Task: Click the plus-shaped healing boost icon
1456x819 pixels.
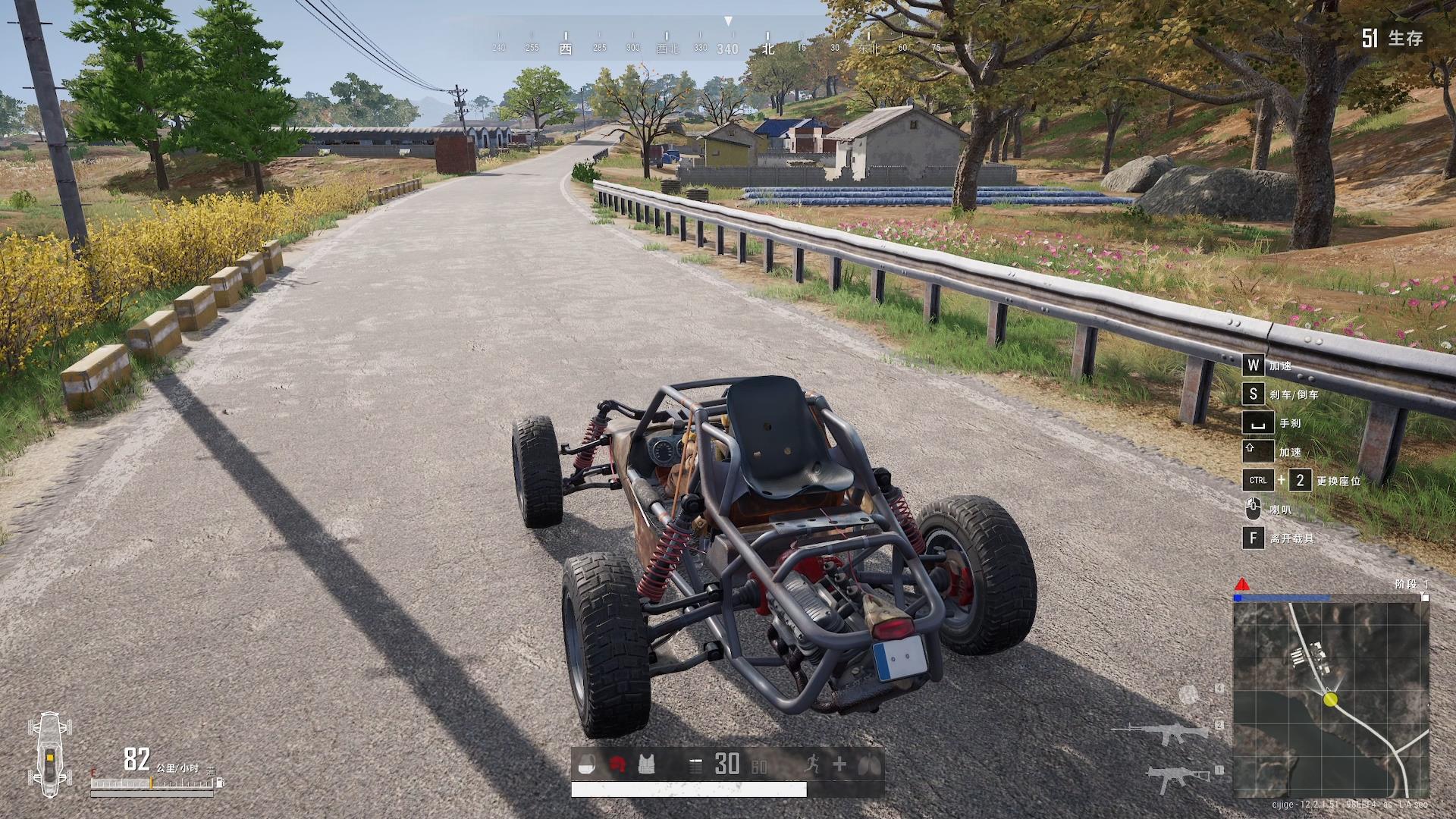Action: click(x=839, y=765)
